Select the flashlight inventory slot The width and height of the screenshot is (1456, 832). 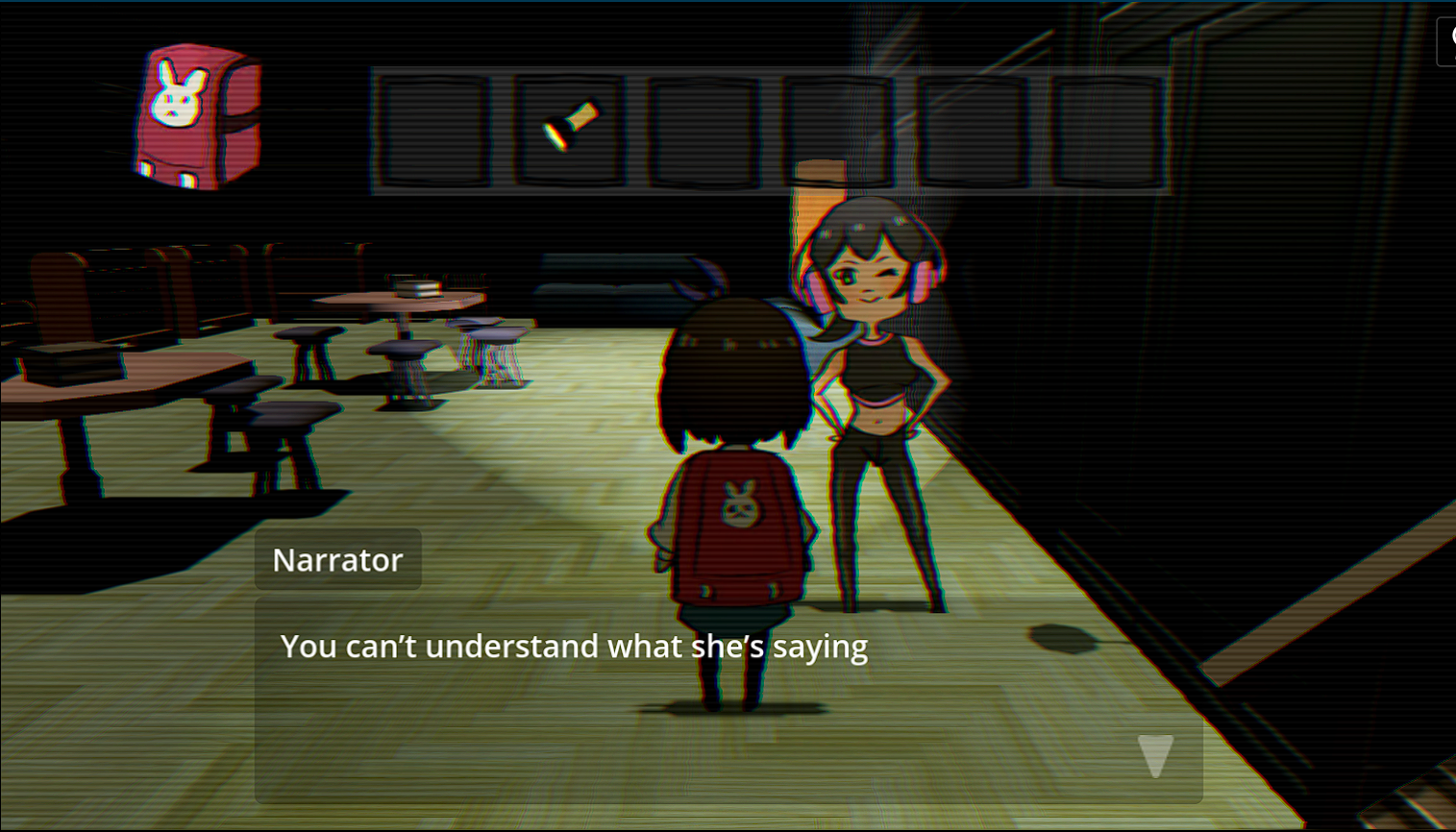click(569, 130)
